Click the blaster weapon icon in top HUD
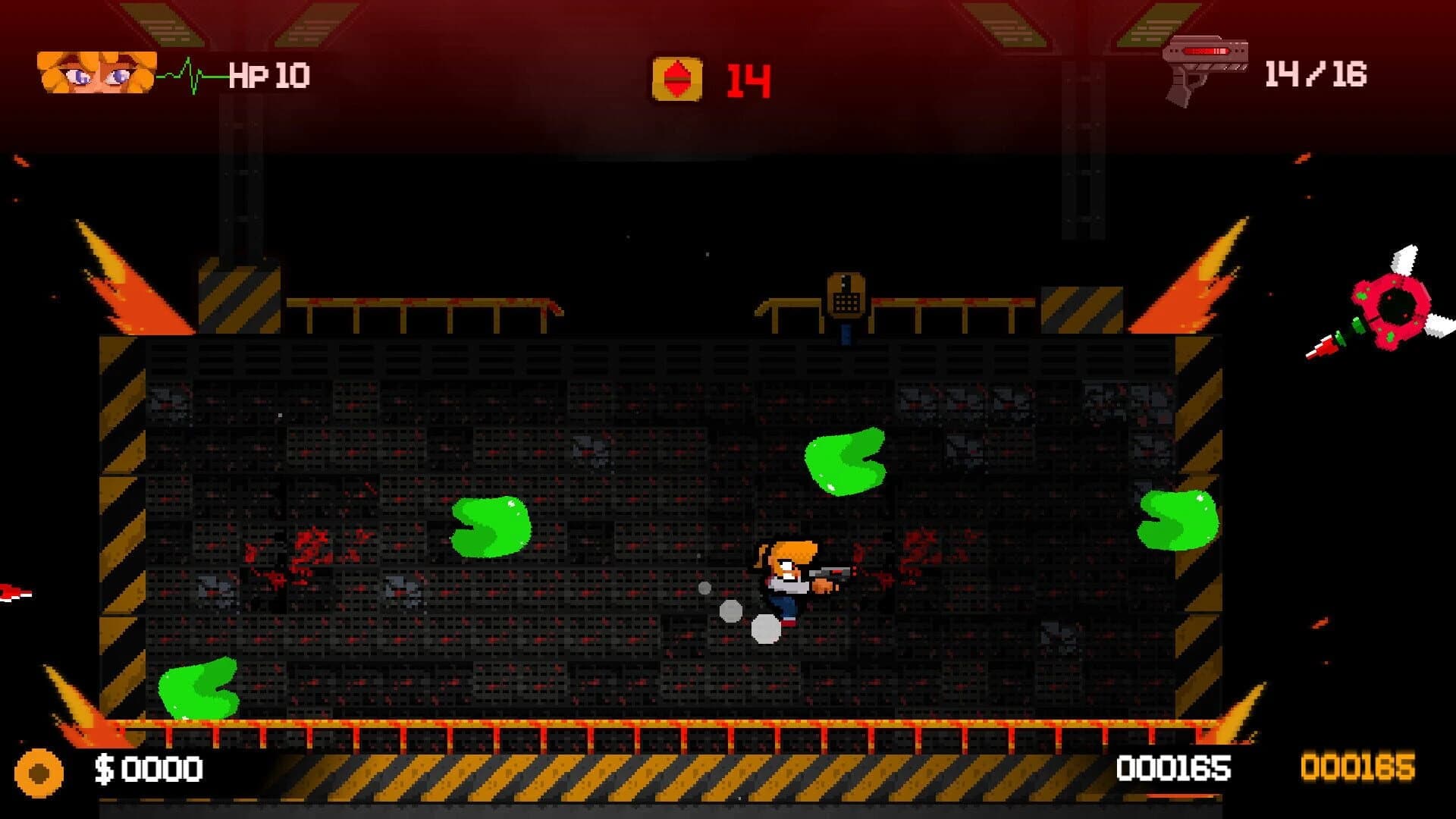 (1208, 68)
